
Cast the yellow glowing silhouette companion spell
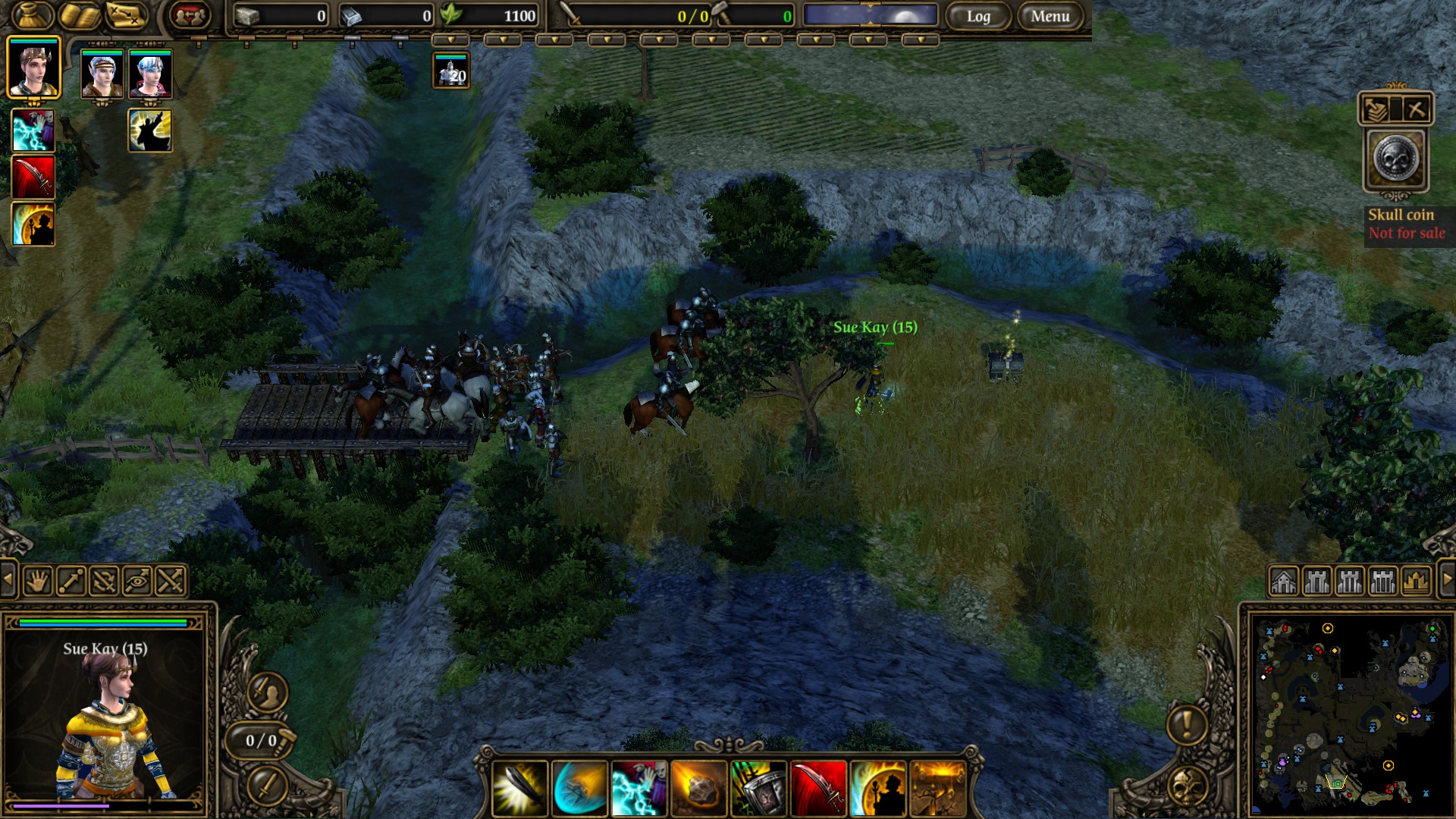(150, 130)
